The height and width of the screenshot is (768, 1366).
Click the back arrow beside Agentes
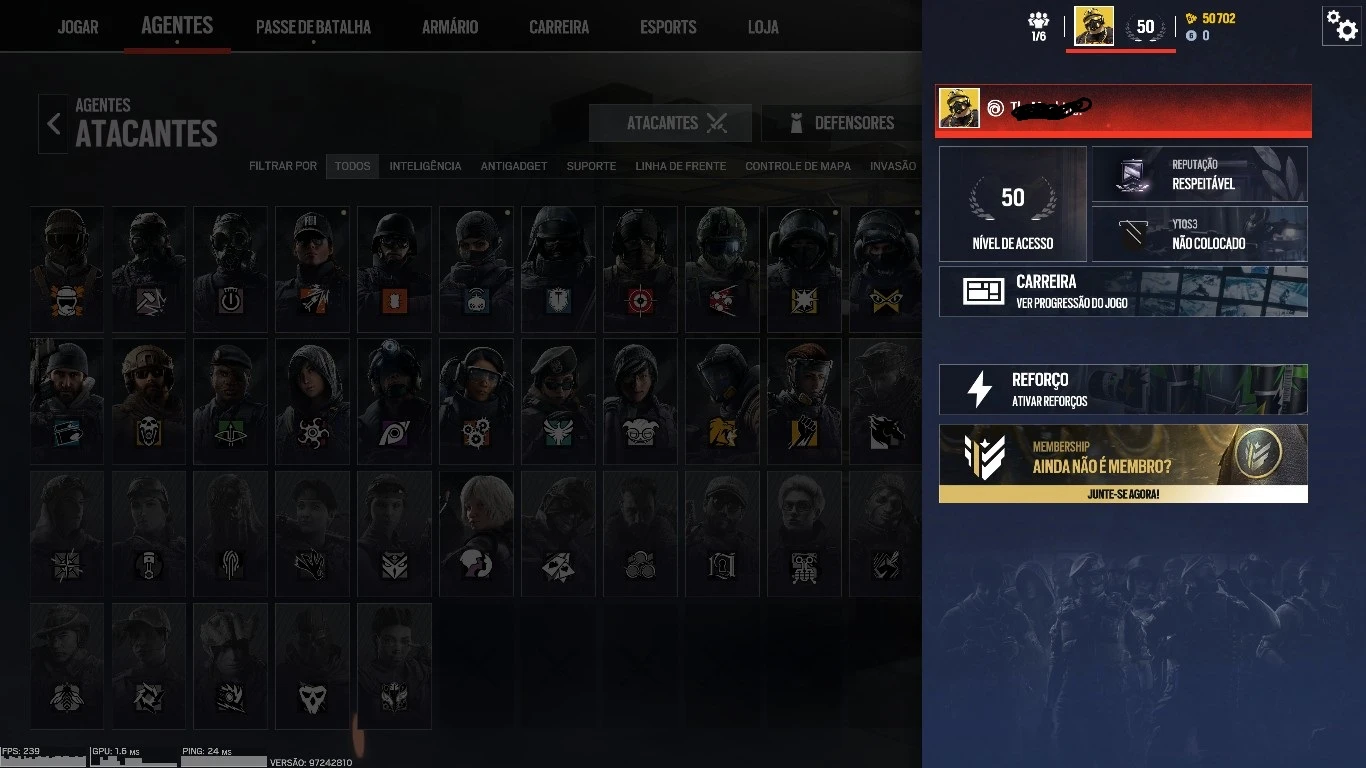54,124
